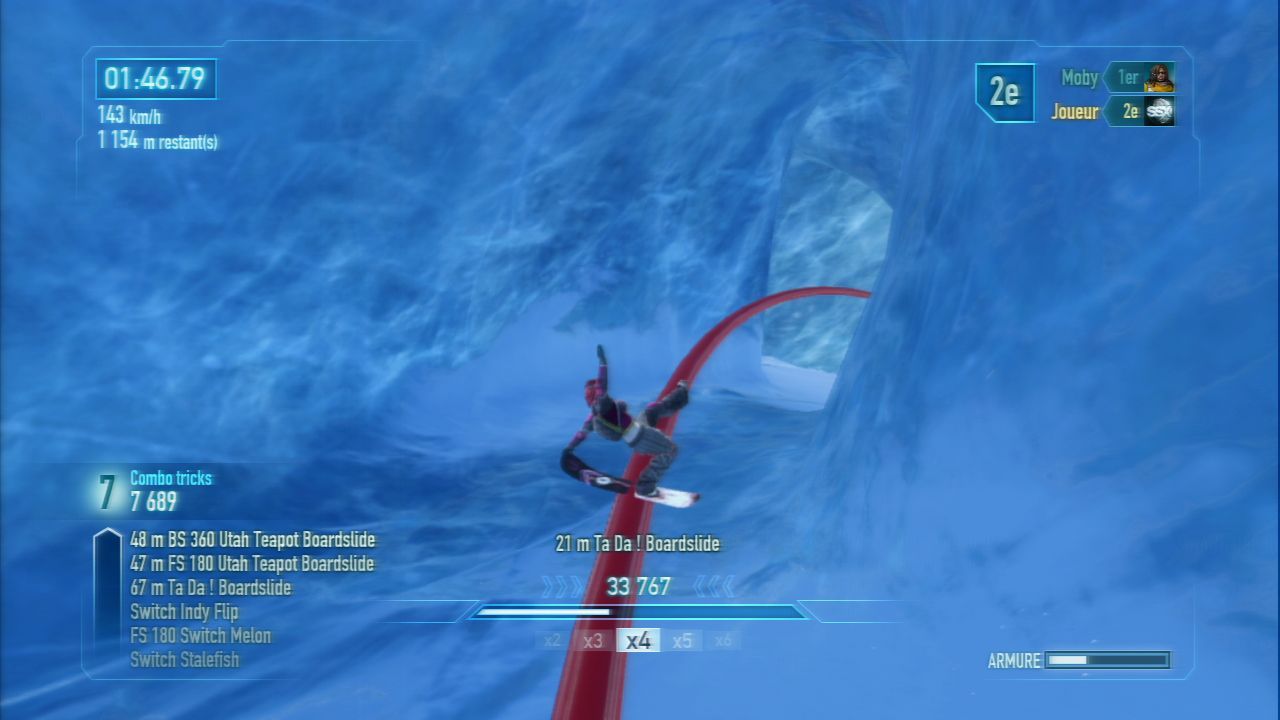The image size is (1280, 720).
Task: Choose the x5 multiplier tile
Action: pyautogui.click(x=682, y=641)
